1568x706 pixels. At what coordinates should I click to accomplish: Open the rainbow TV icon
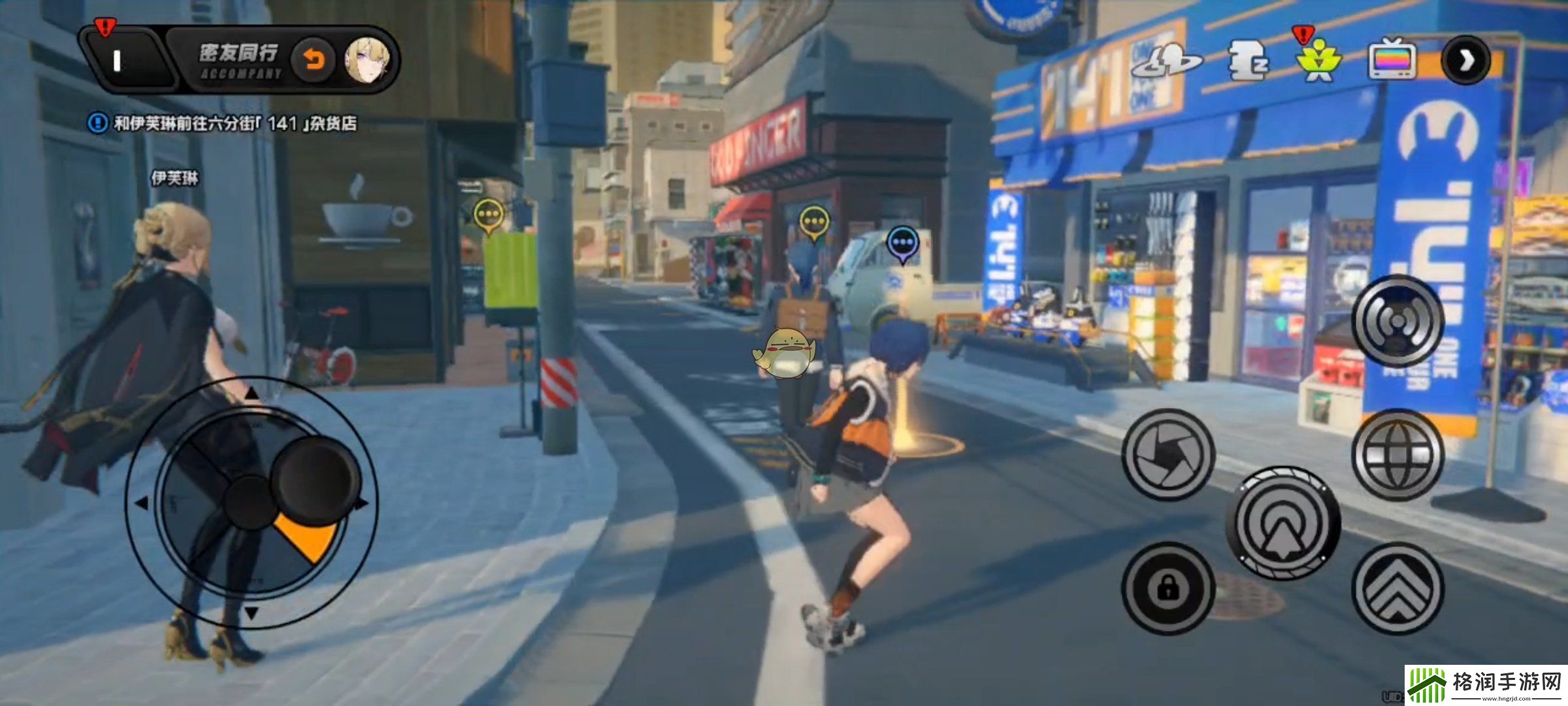[x=1392, y=60]
